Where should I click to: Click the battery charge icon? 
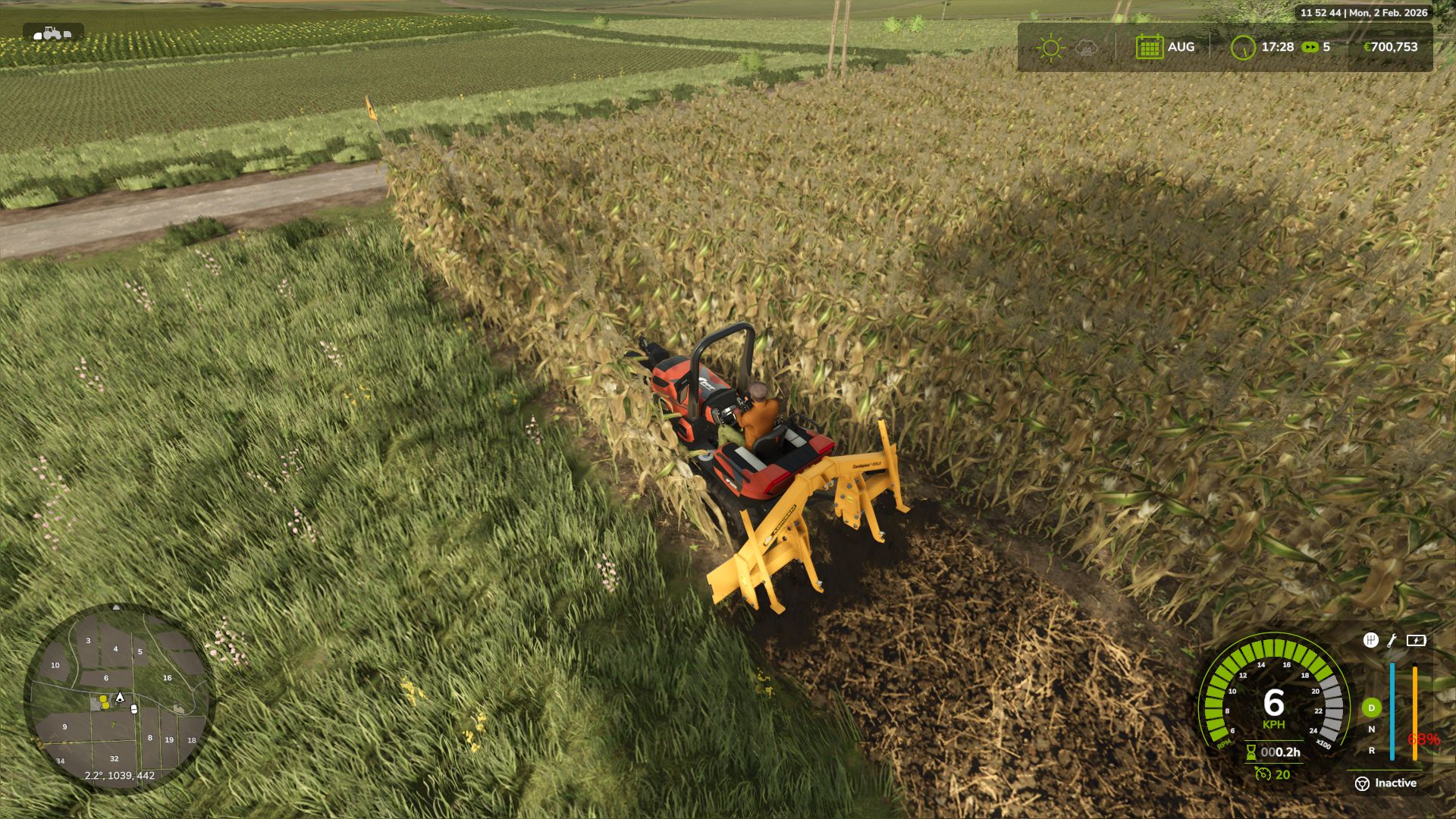[1416, 641]
